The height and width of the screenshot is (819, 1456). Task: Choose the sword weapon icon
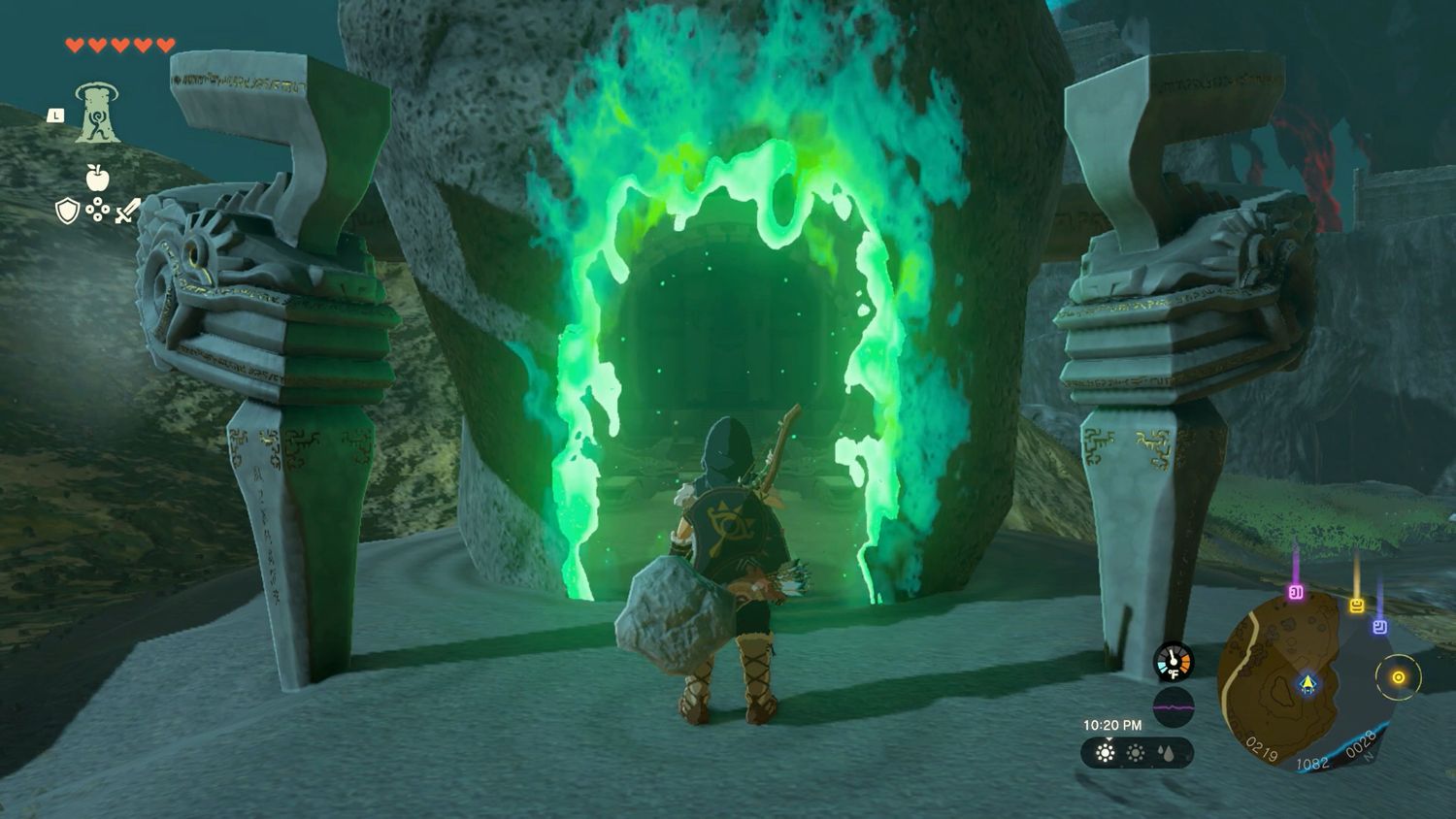click(128, 211)
